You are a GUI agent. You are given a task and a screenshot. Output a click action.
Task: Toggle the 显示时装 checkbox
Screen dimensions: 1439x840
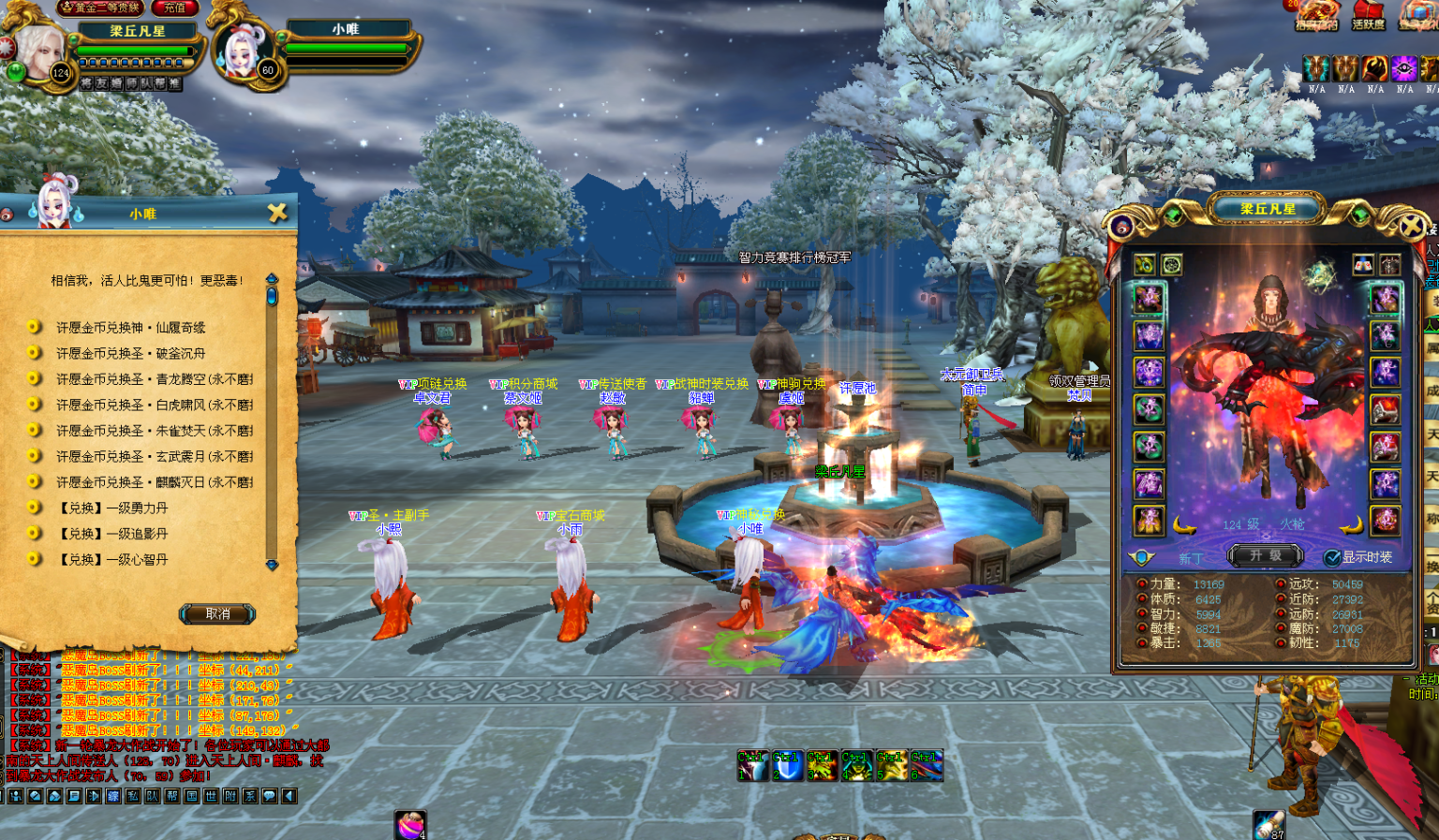click(x=1331, y=557)
